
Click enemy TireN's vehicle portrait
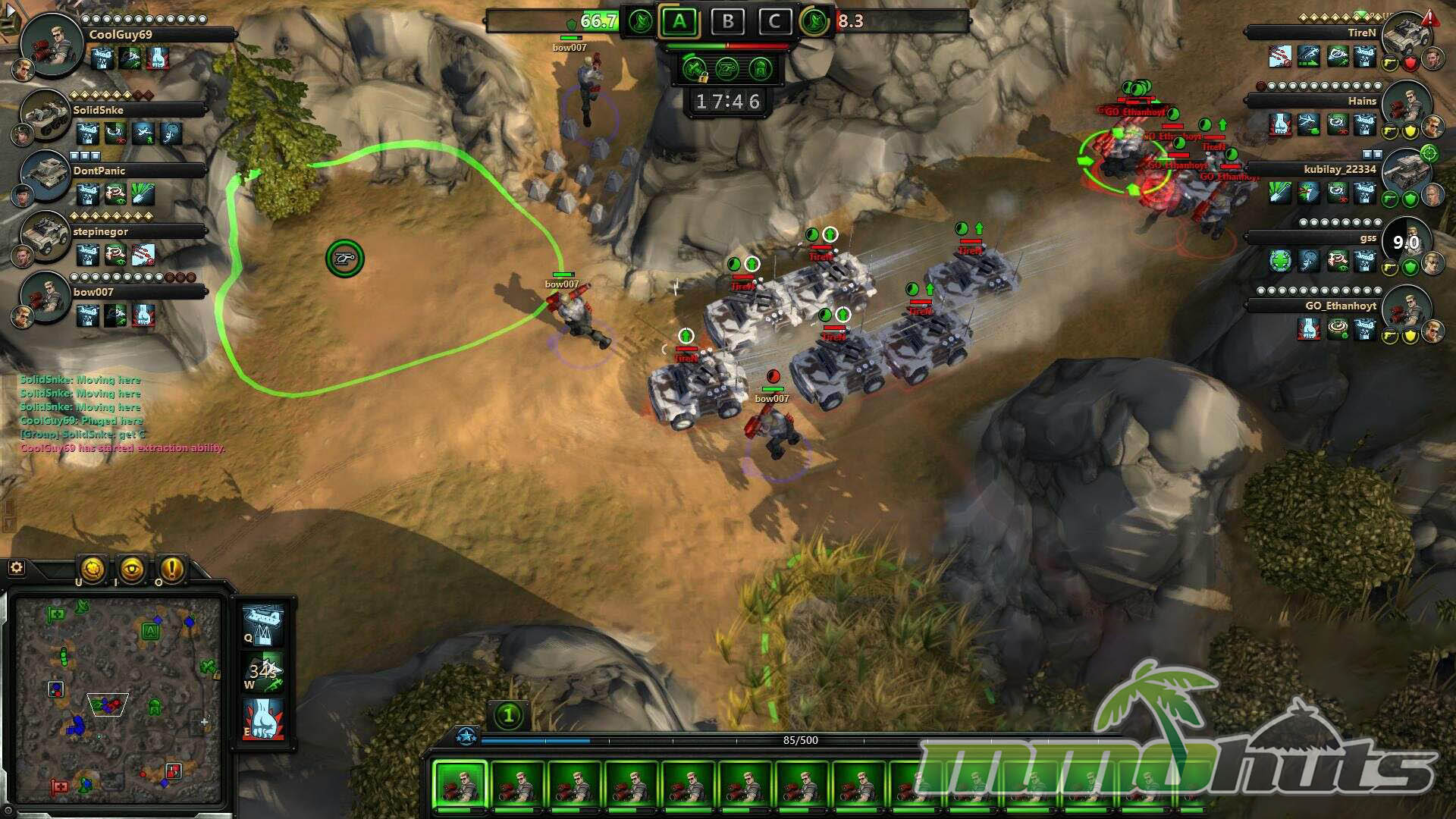click(1405, 36)
